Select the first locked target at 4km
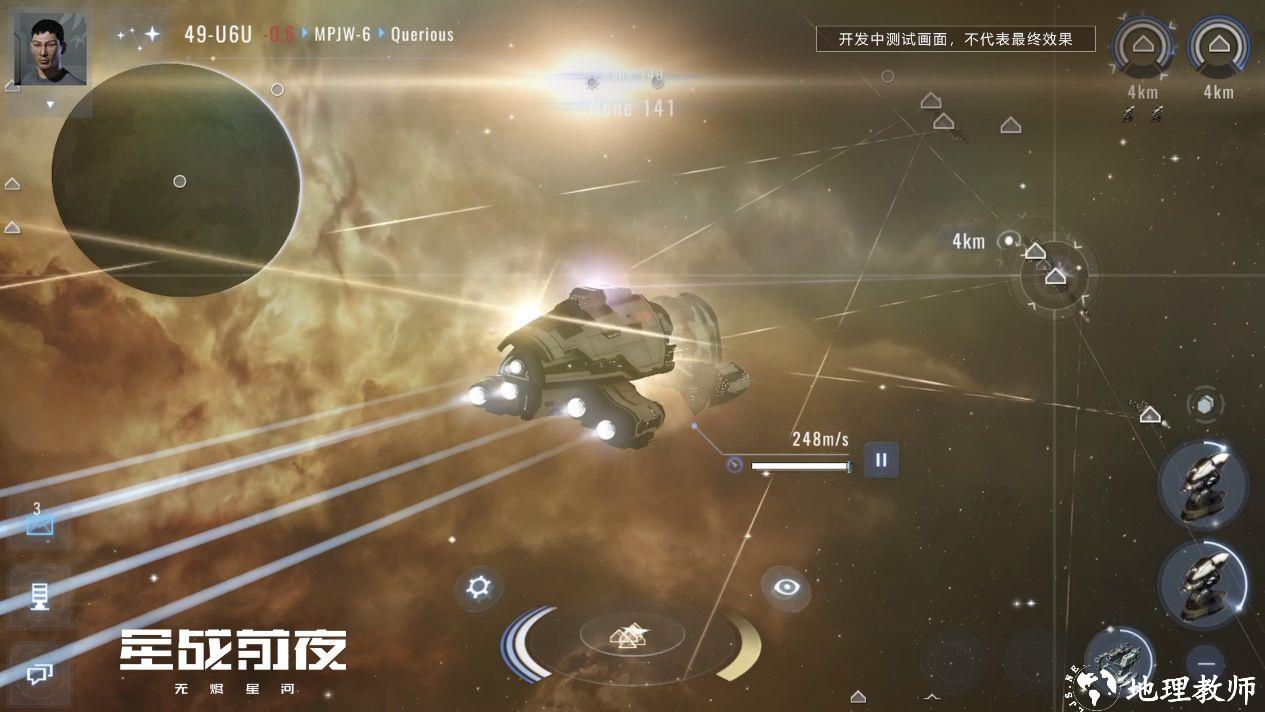 [1144, 46]
